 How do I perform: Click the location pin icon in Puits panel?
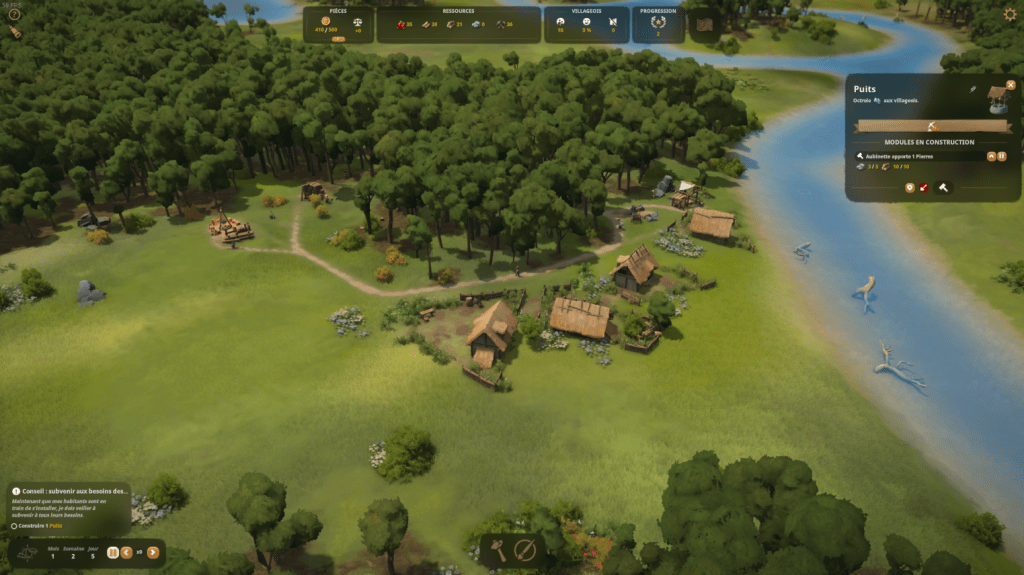(909, 187)
